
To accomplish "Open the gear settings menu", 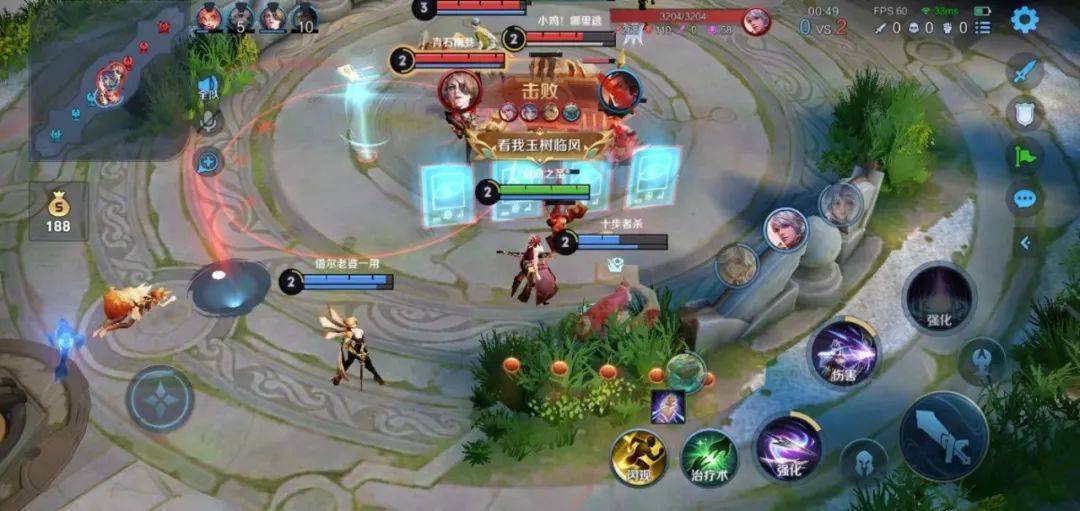I will pyautogui.click(x=1024, y=19).
